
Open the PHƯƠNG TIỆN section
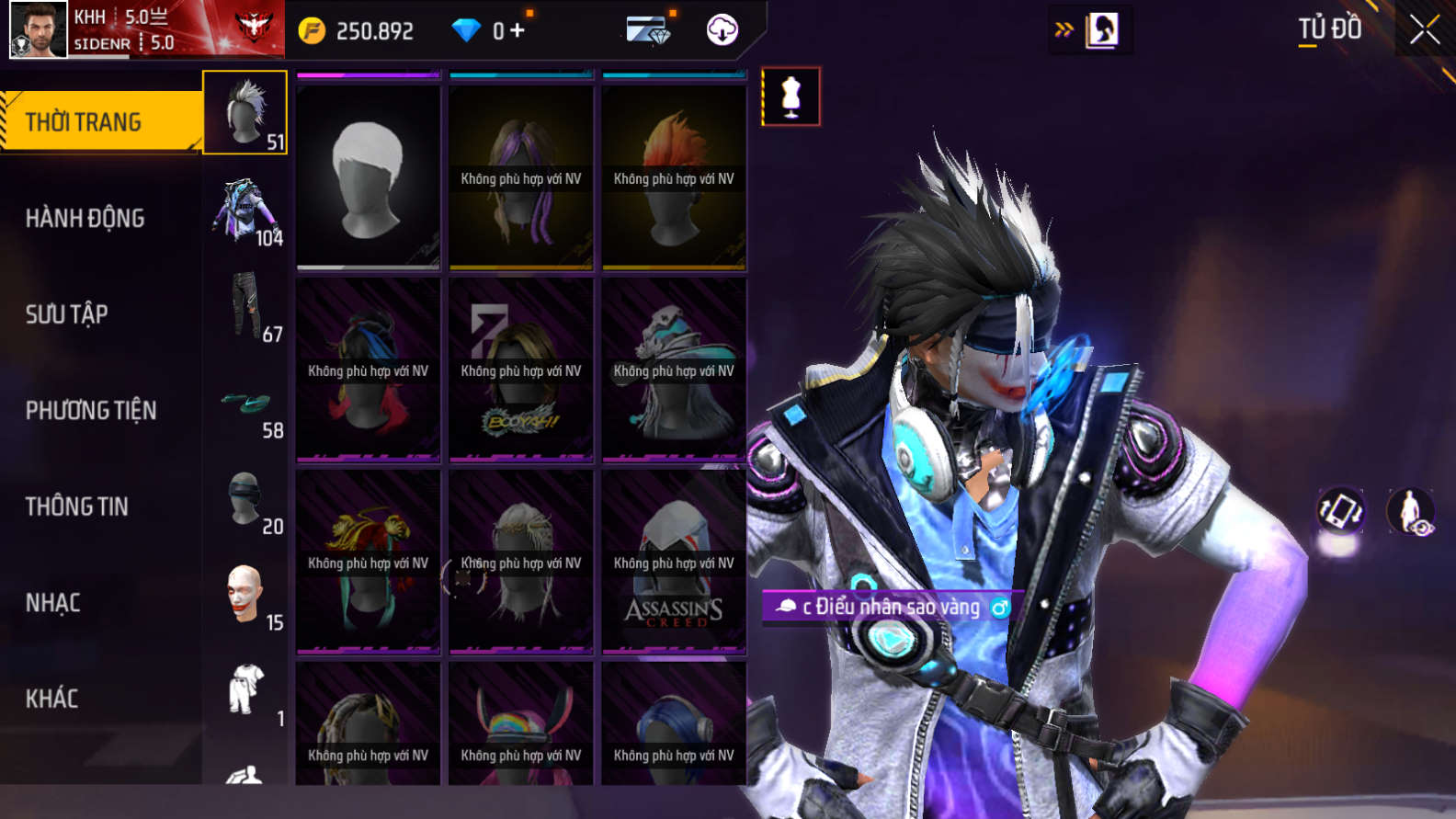pyautogui.click(x=91, y=410)
